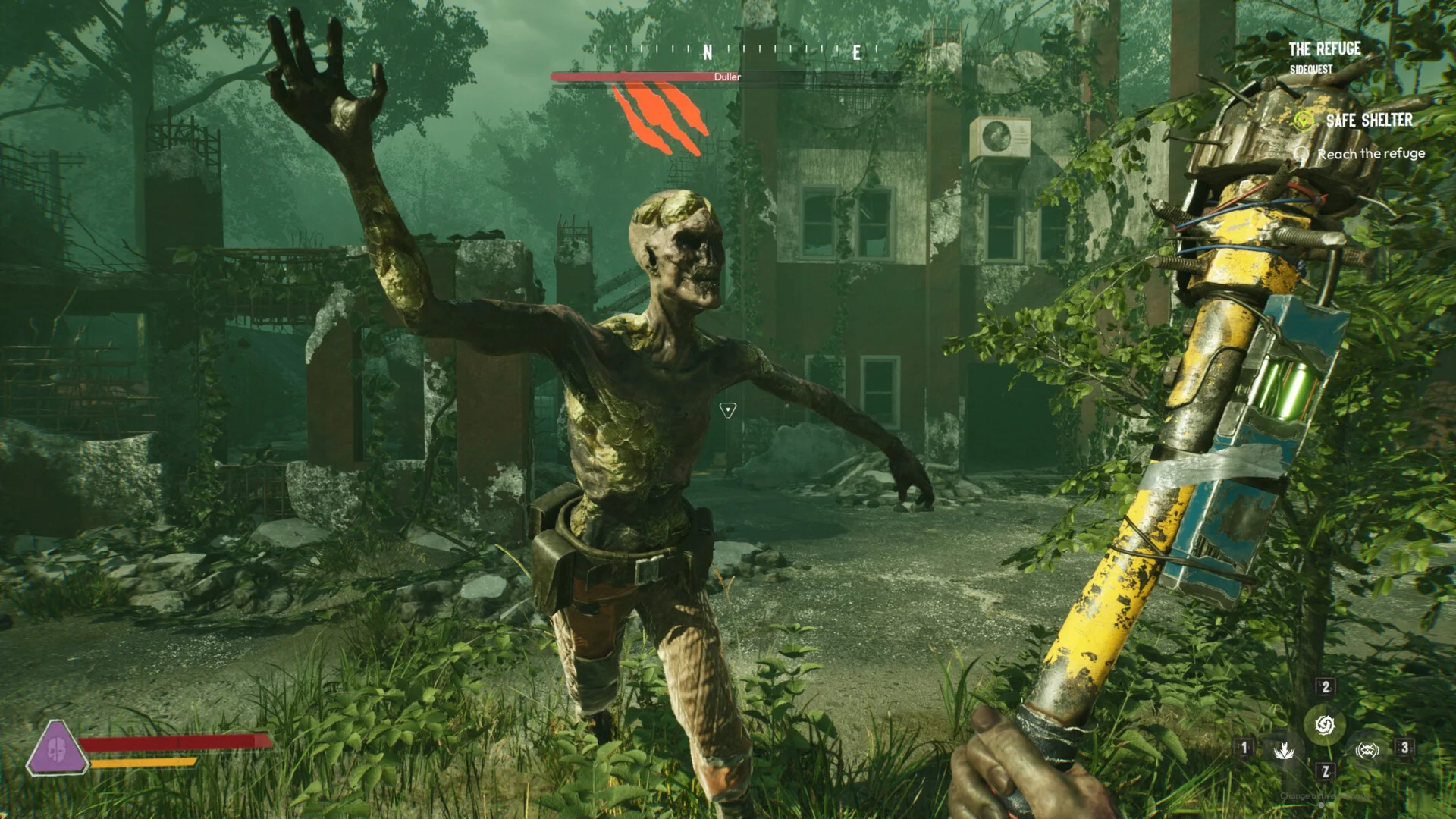Activate the spiked spiral skill icon
The image size is (1456, 819).
1325,725
